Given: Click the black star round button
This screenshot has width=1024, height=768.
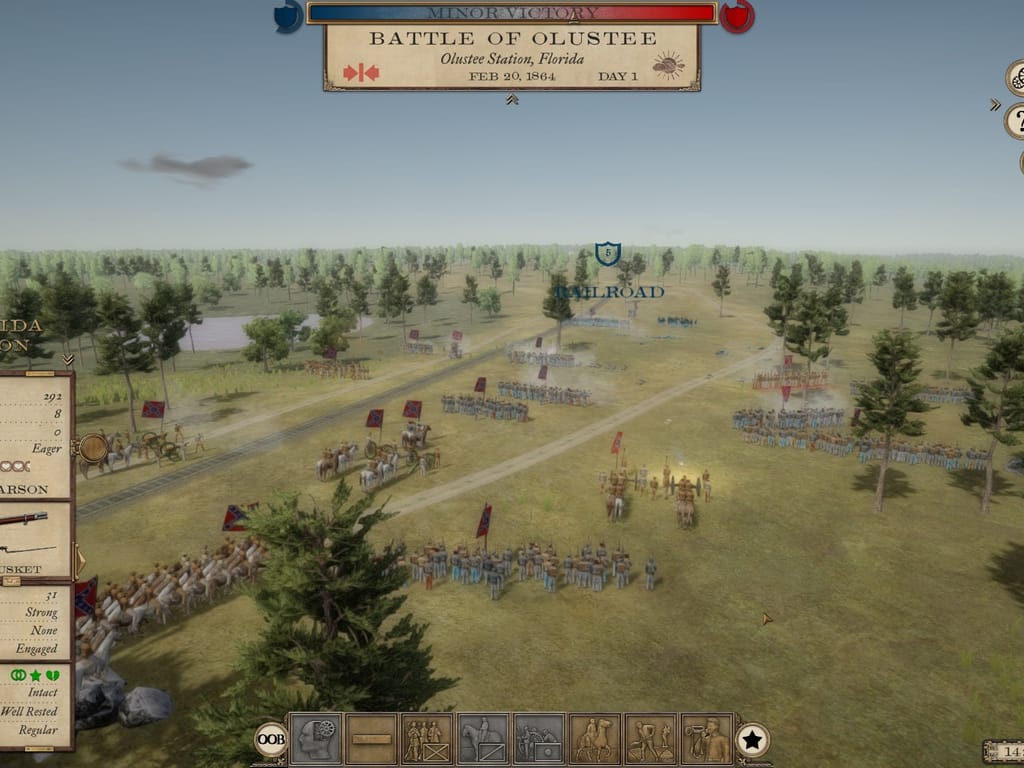Looking at the screenshot, I should (752, 740).
